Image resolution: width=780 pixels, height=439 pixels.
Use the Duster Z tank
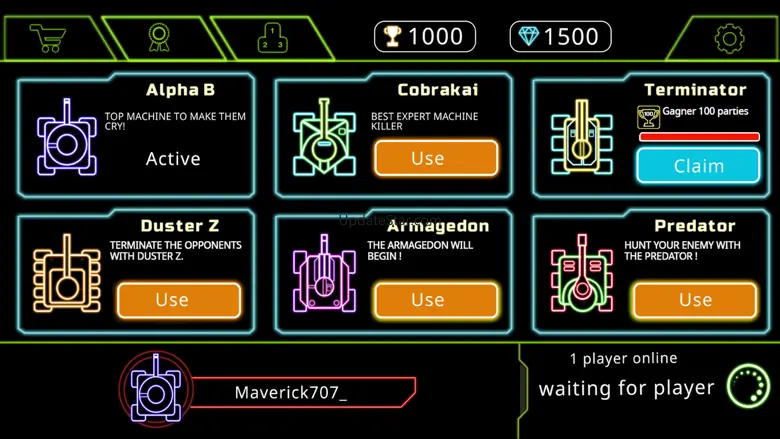(179, 300)
